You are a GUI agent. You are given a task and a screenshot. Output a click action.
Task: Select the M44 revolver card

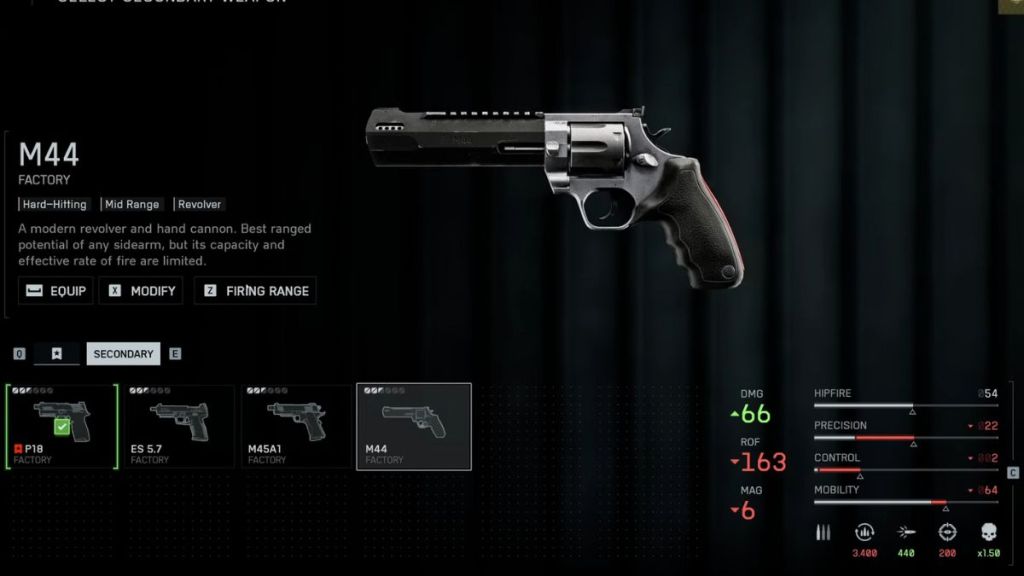(414, 426)
